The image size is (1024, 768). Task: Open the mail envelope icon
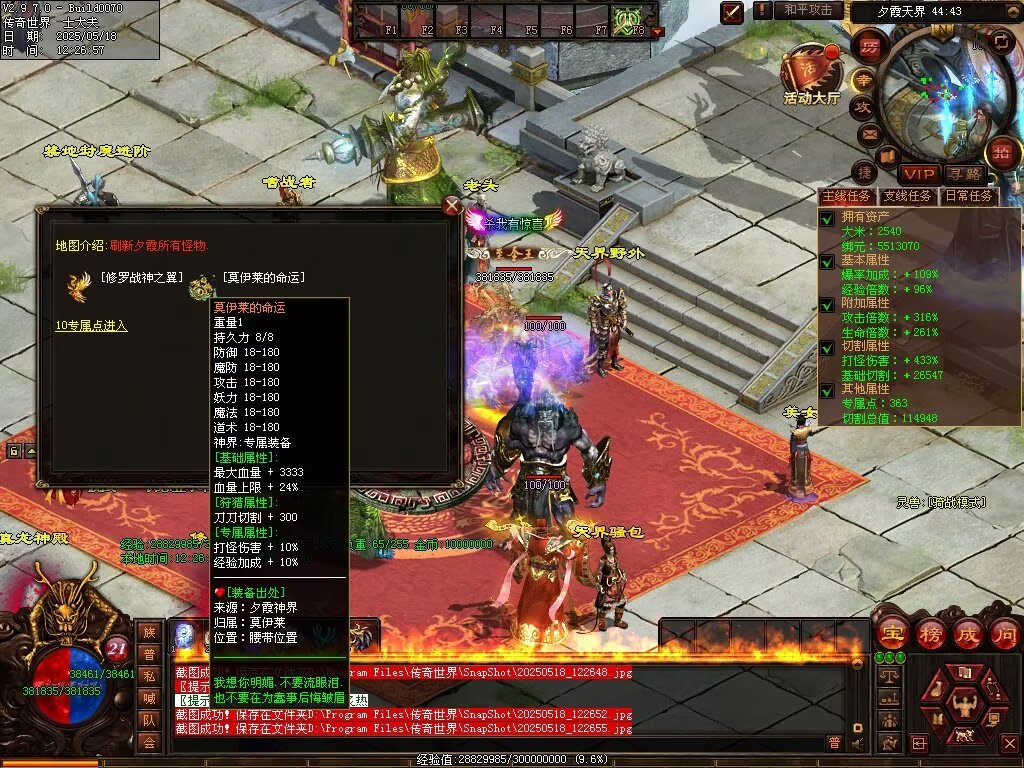[868, 134]
